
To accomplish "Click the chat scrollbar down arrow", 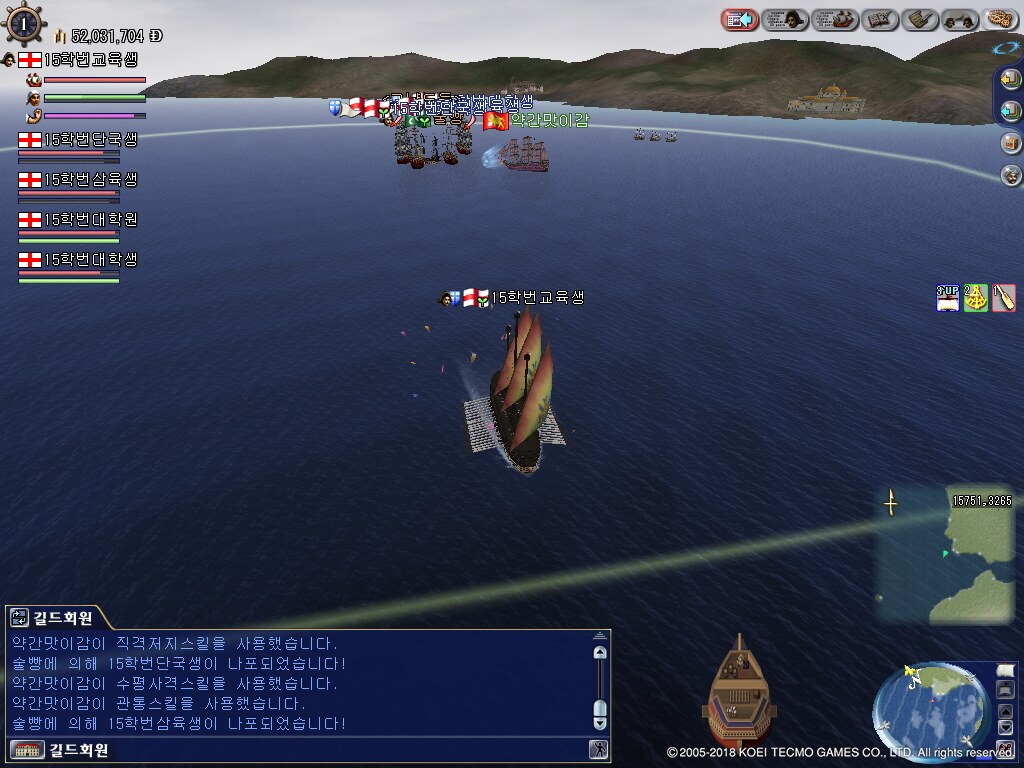I will coord(600,721).
